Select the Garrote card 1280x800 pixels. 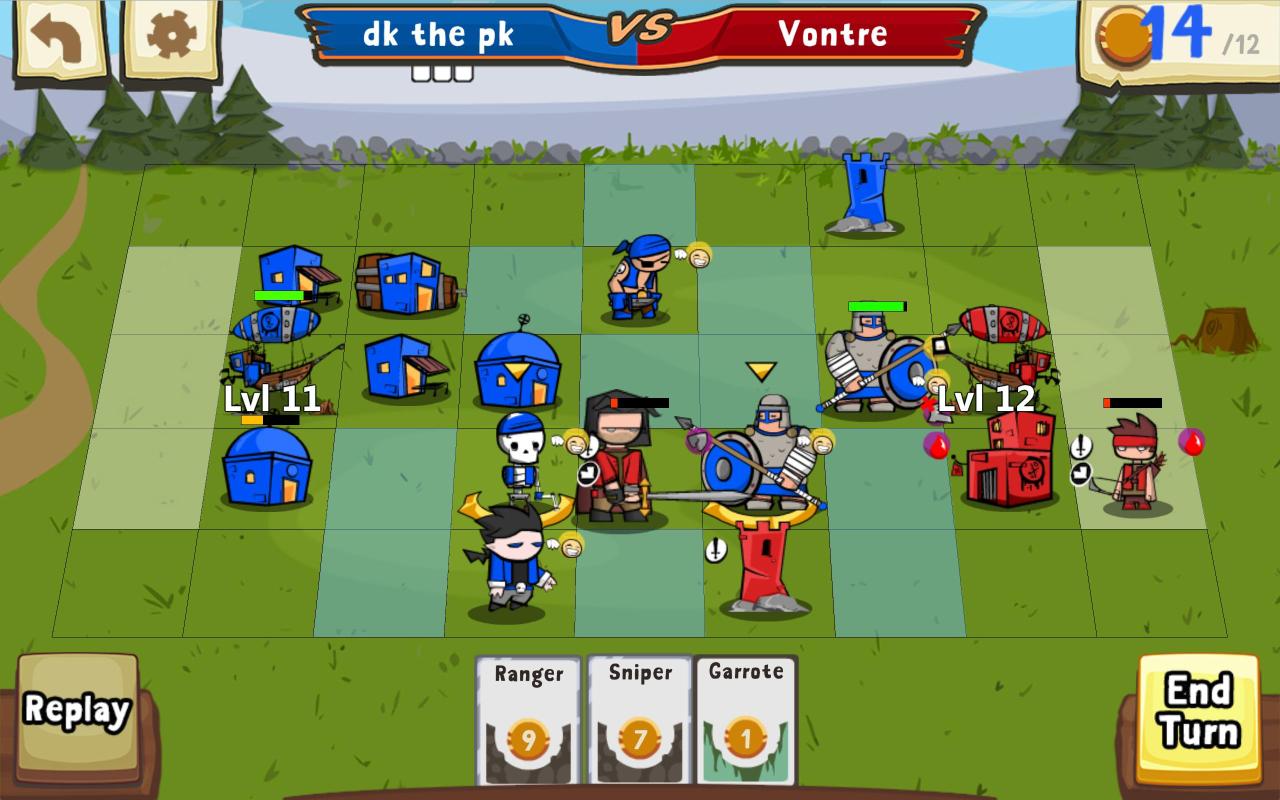747,720
